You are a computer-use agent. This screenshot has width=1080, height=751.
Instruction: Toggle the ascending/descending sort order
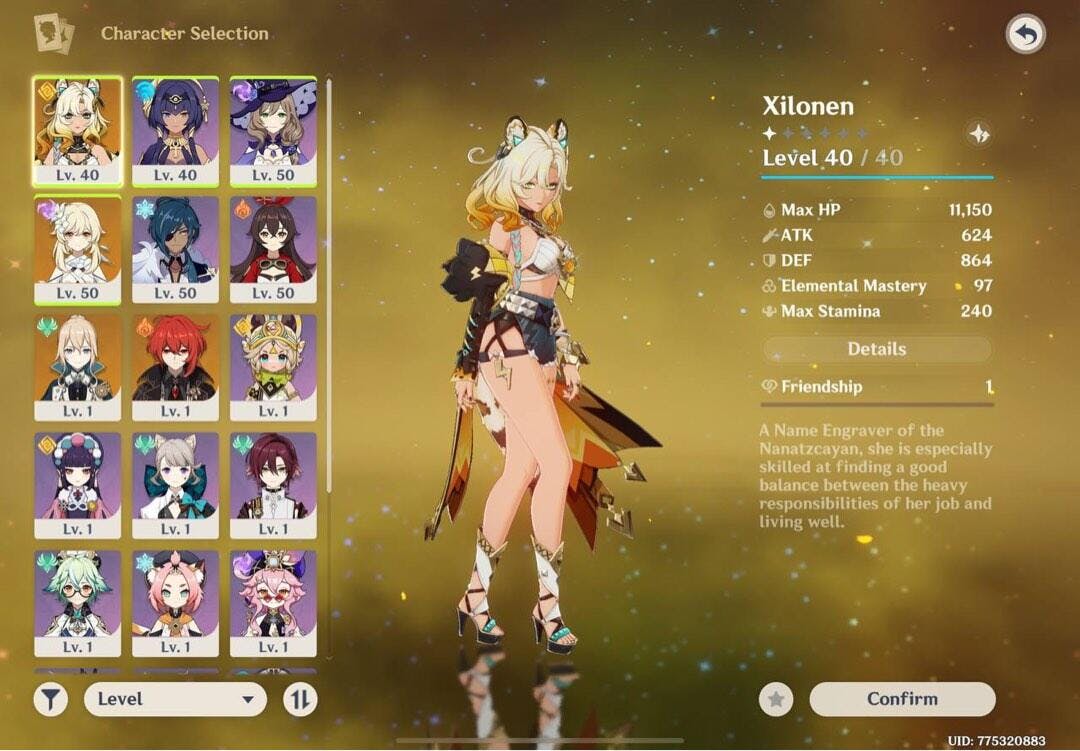pos(300,699)
